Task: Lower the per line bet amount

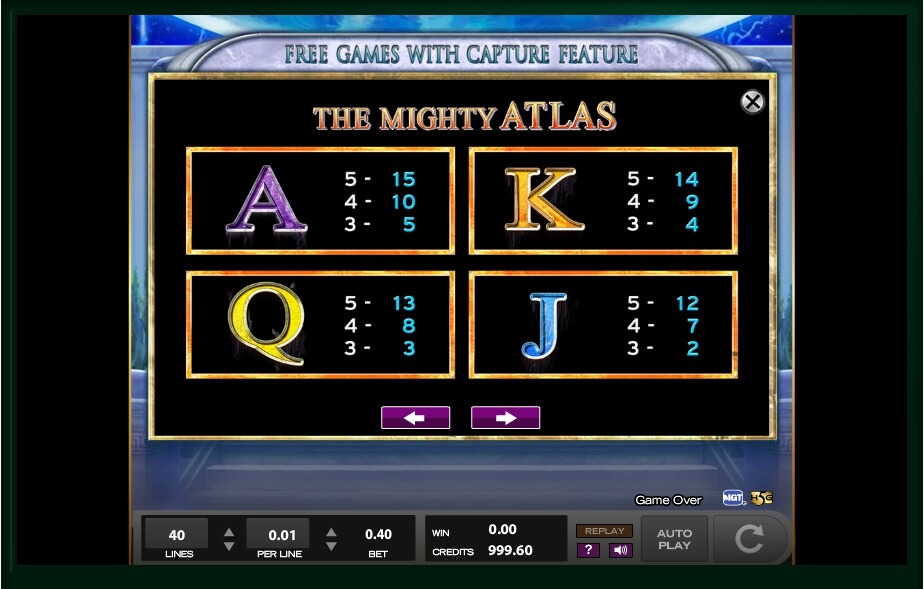Action: (331, 547)
